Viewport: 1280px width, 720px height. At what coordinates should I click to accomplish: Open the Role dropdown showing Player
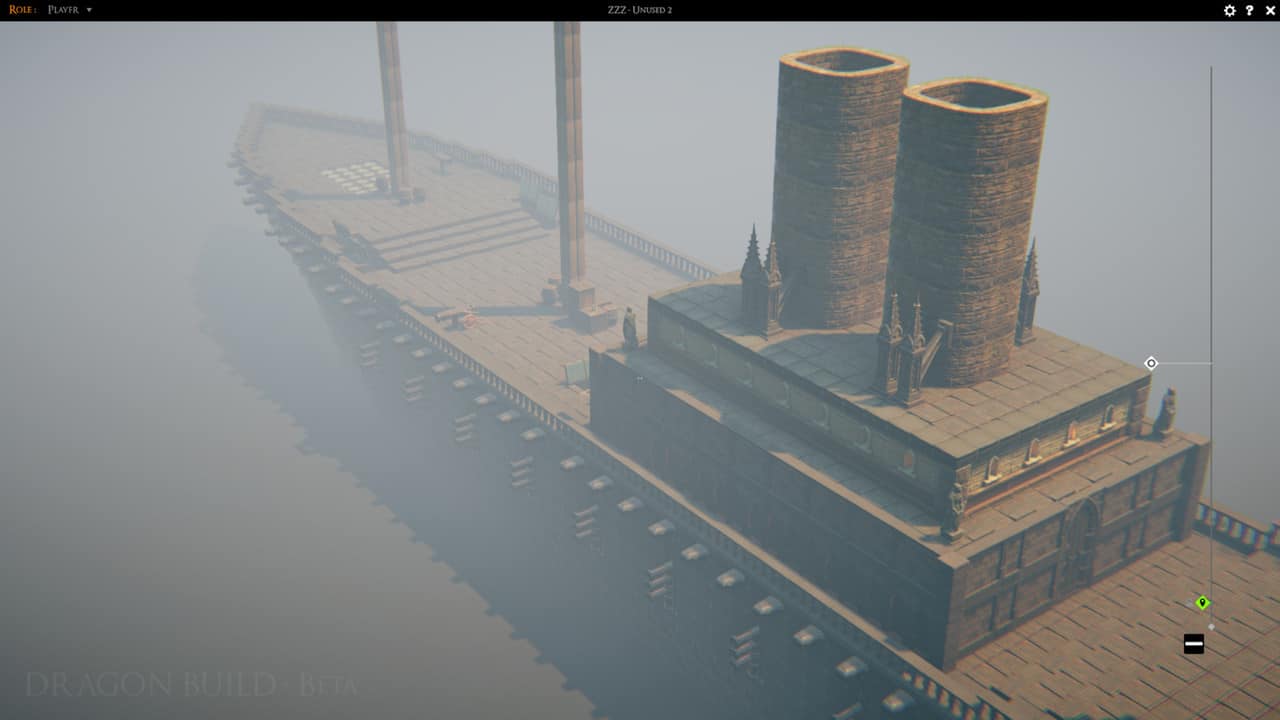[x=70, y=10]
